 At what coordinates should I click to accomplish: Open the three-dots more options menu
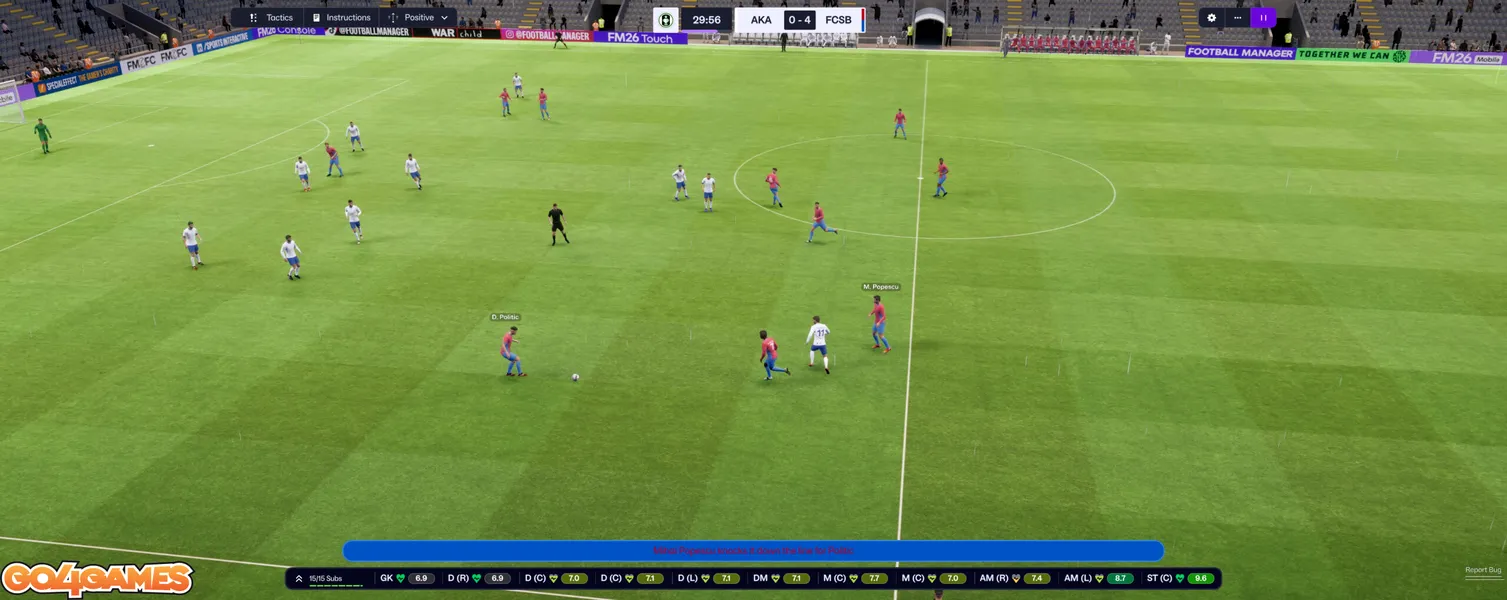[1238, 18]
